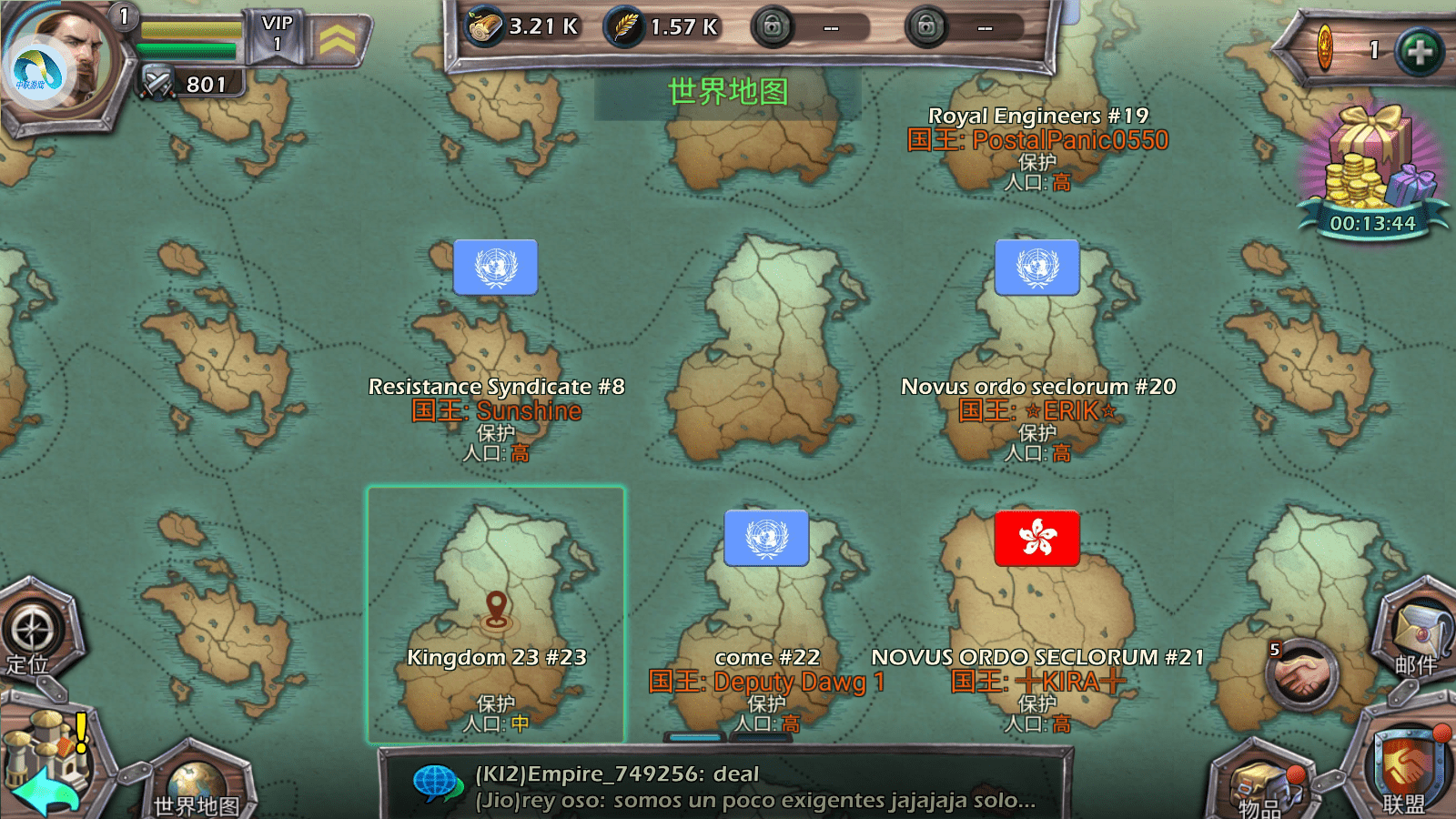Click the 定位 locate button
This screenshot has height=819, width=1456.
pyautogui.click(x=33, y=632)
